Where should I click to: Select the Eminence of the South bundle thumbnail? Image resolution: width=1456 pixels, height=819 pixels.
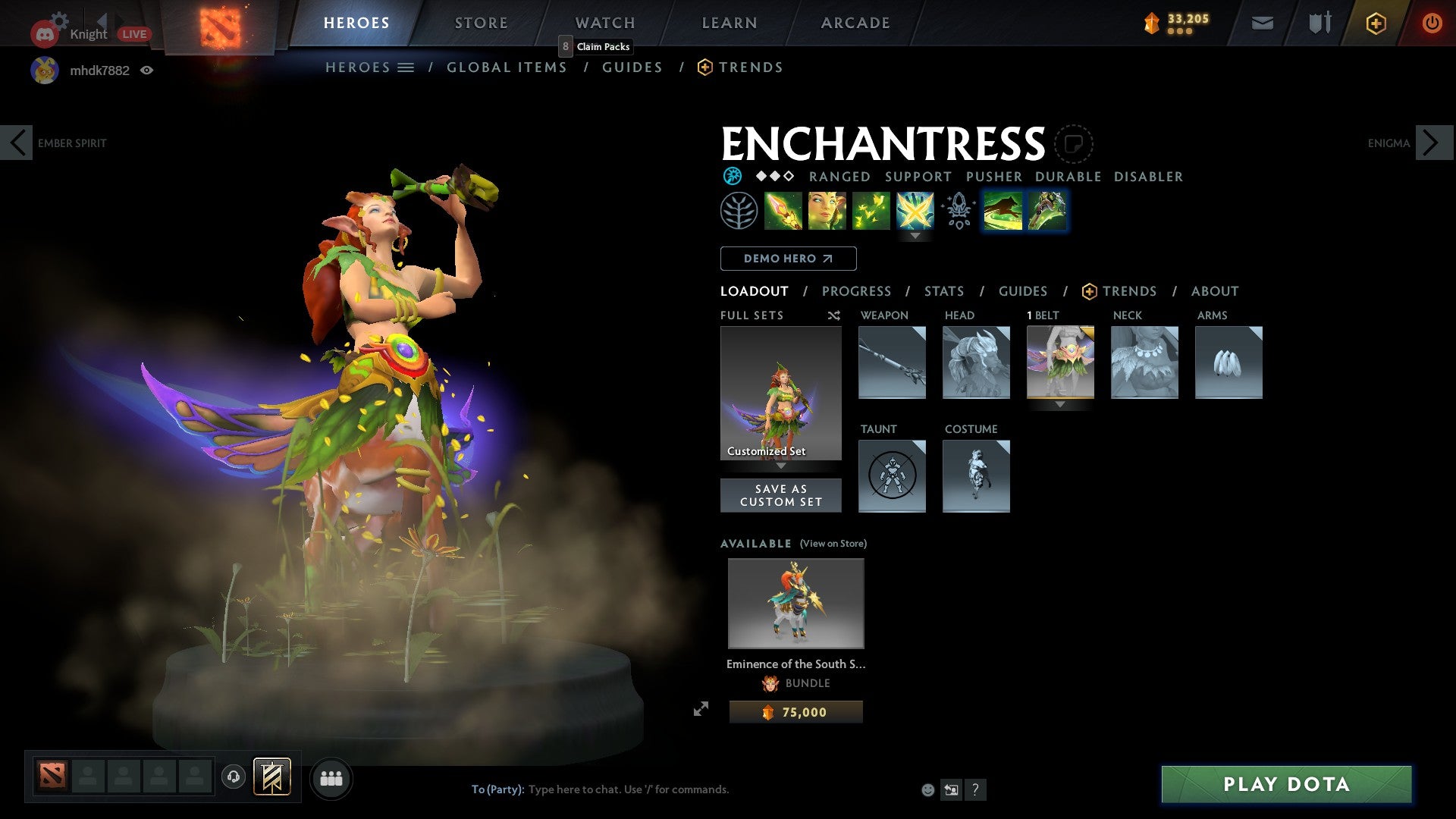point(795,603)
